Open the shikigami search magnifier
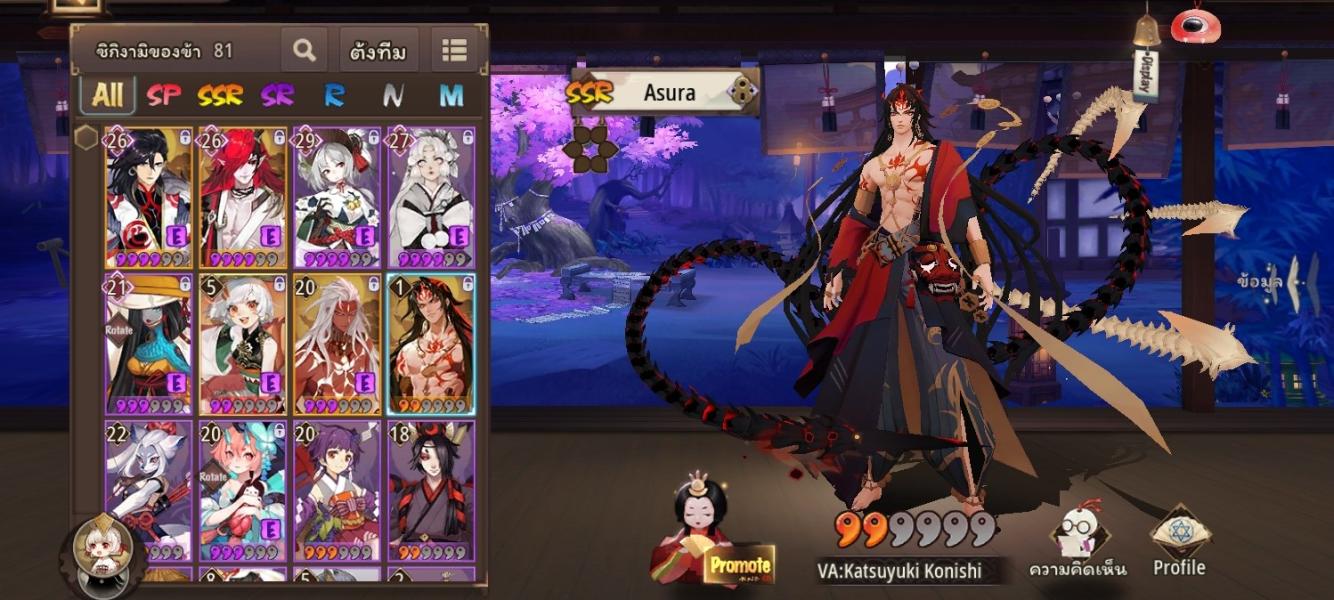The width and height of the screenshot is (1334, 600). [304, 50]
